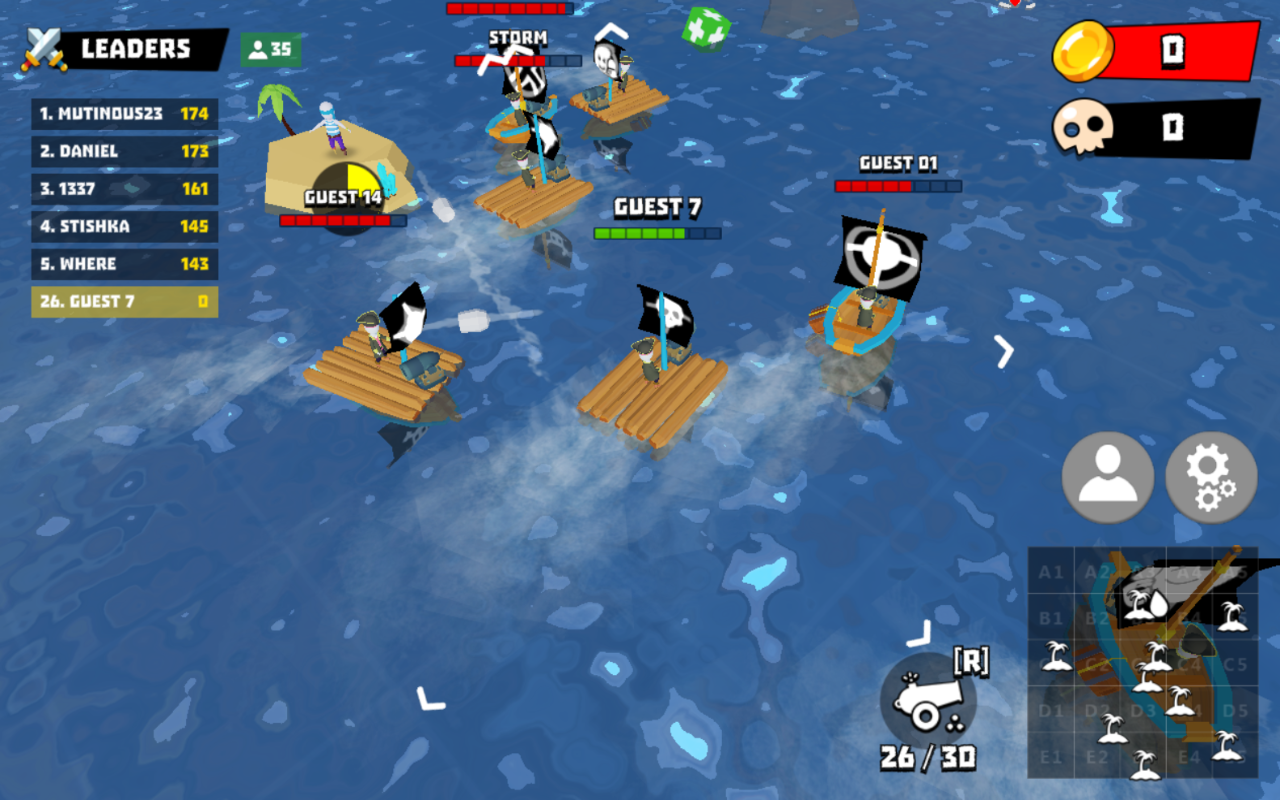Pick STISHKA from the leaders list
The height and width of the screenshot is (800, 1280).
(125, 227)
